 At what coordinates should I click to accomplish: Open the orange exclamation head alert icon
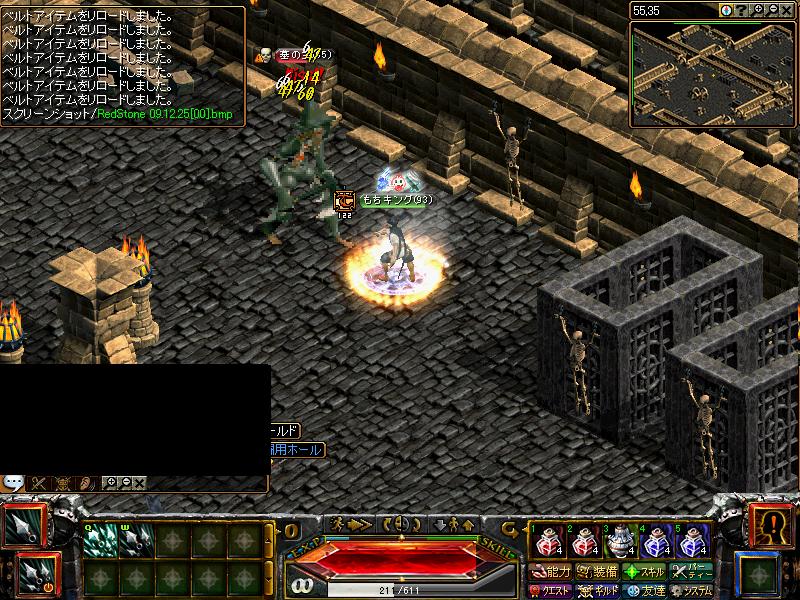point(770,524)
